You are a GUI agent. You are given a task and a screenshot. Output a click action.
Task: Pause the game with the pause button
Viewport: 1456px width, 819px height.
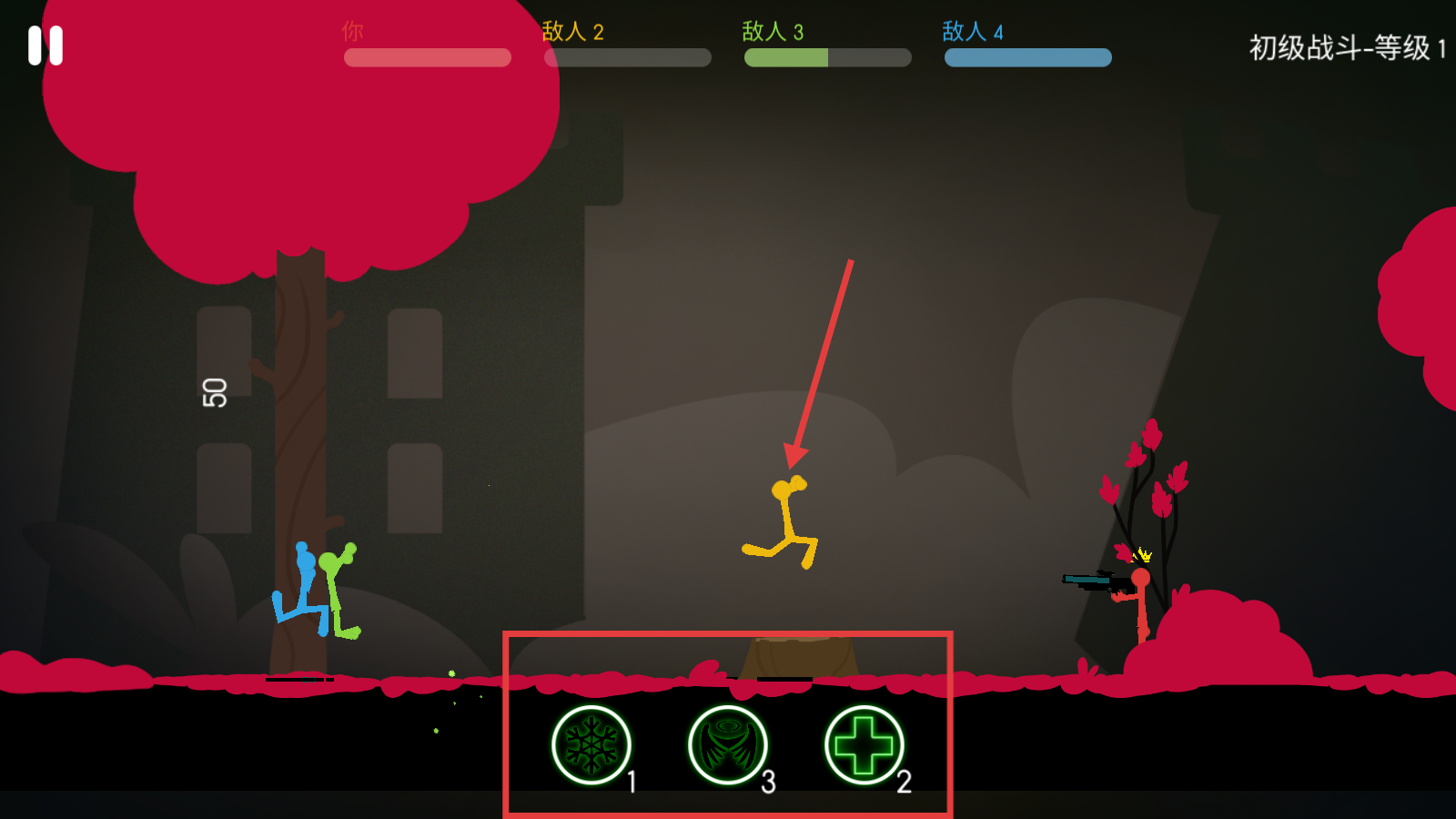[x=45, y=45]
